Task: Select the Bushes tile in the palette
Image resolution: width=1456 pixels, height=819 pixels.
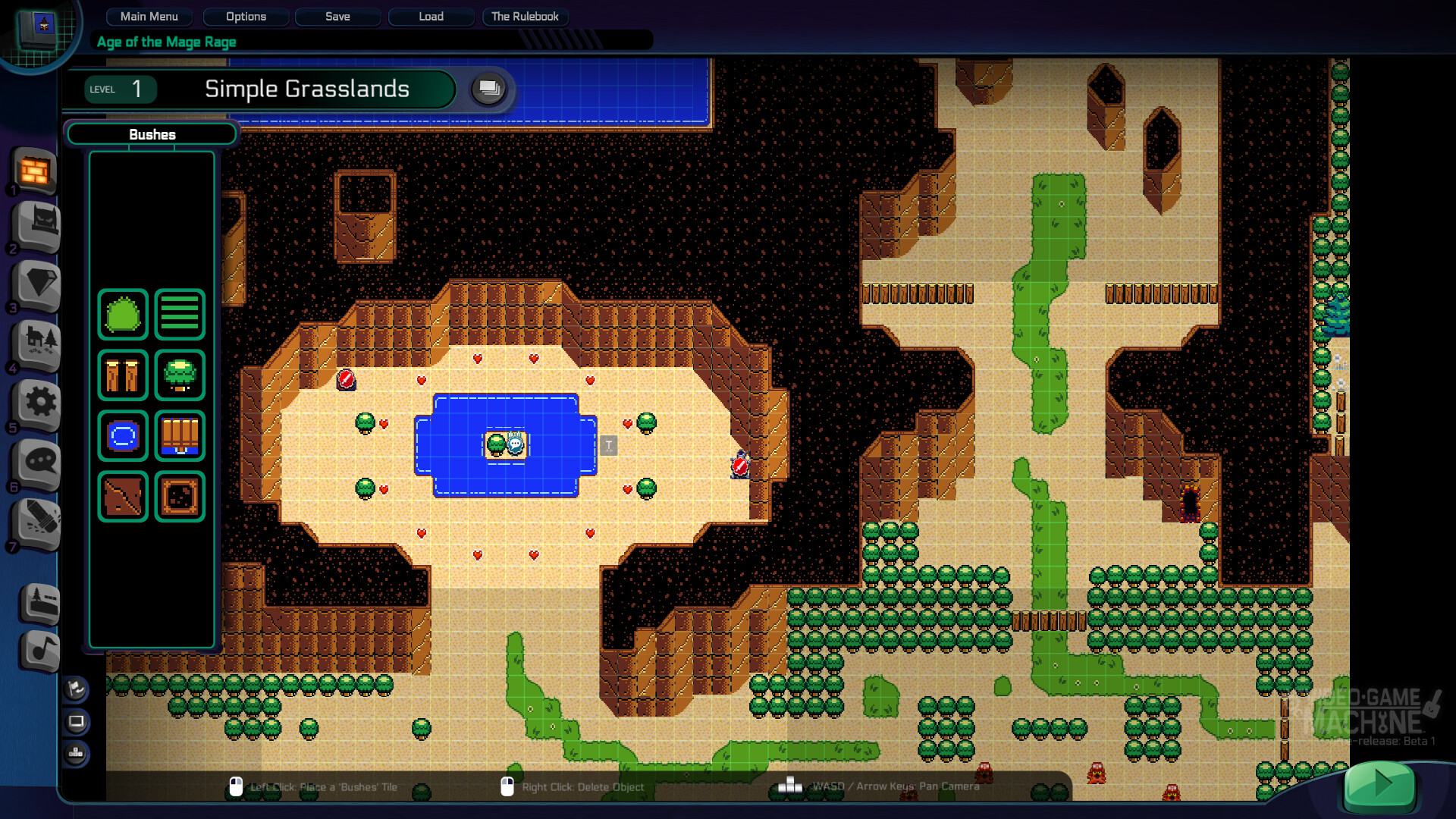Action: pos(123,314)
